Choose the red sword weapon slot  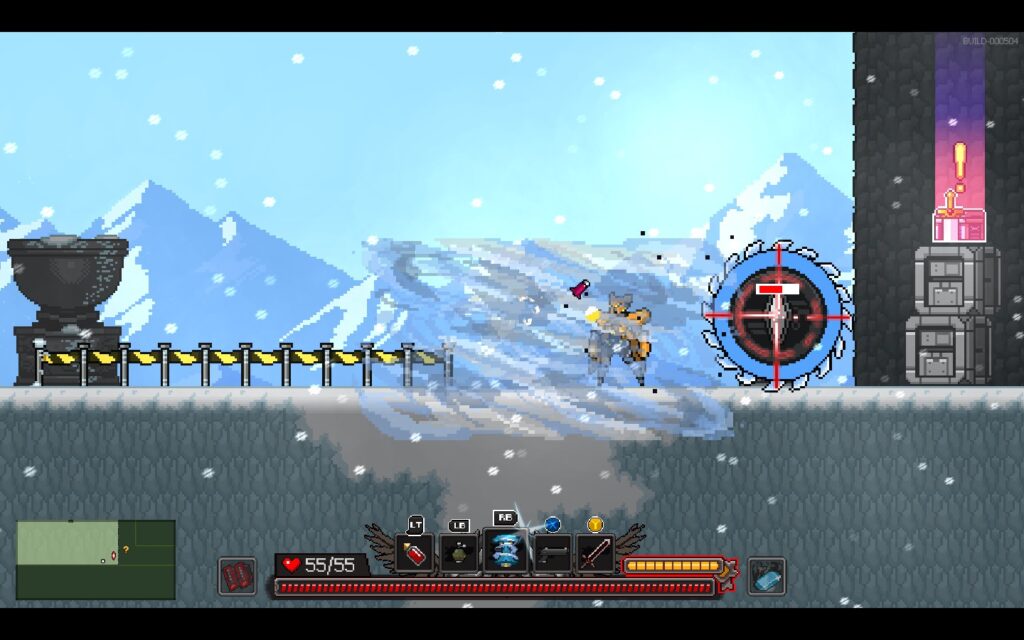tap(595, 553)
